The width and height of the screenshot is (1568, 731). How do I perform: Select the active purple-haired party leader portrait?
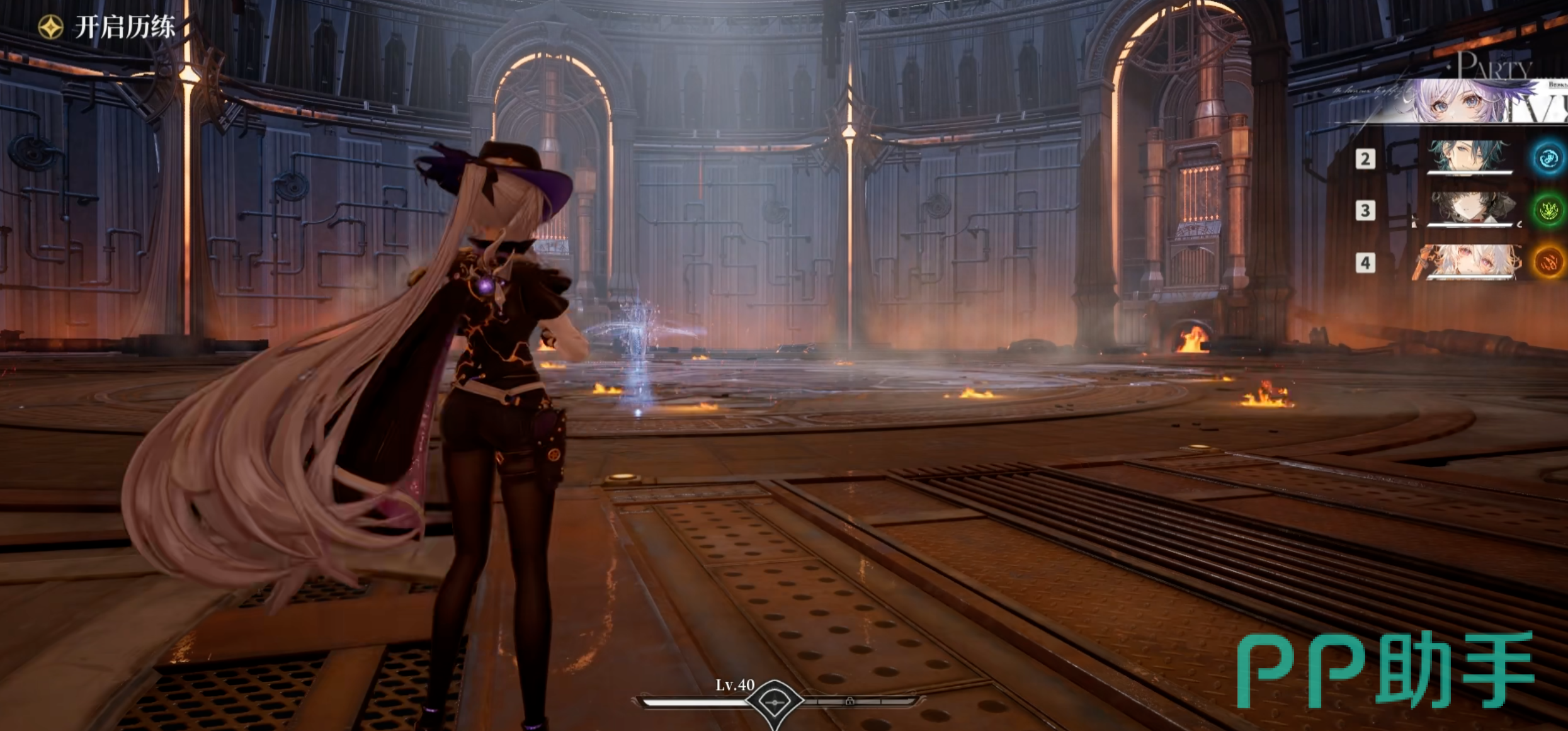click(1461, 101)
